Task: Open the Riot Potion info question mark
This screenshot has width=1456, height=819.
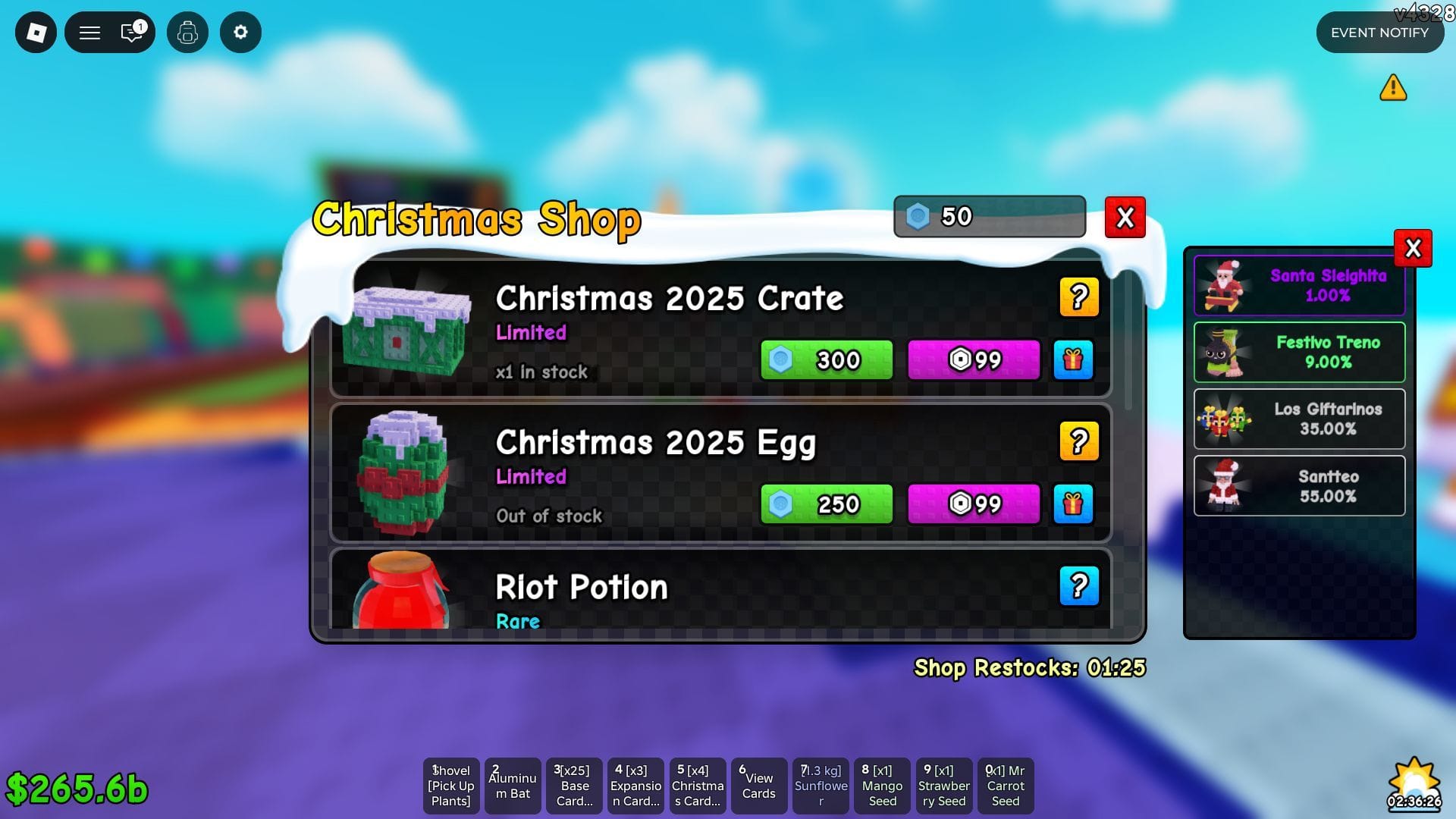Action: [1079, 585]
